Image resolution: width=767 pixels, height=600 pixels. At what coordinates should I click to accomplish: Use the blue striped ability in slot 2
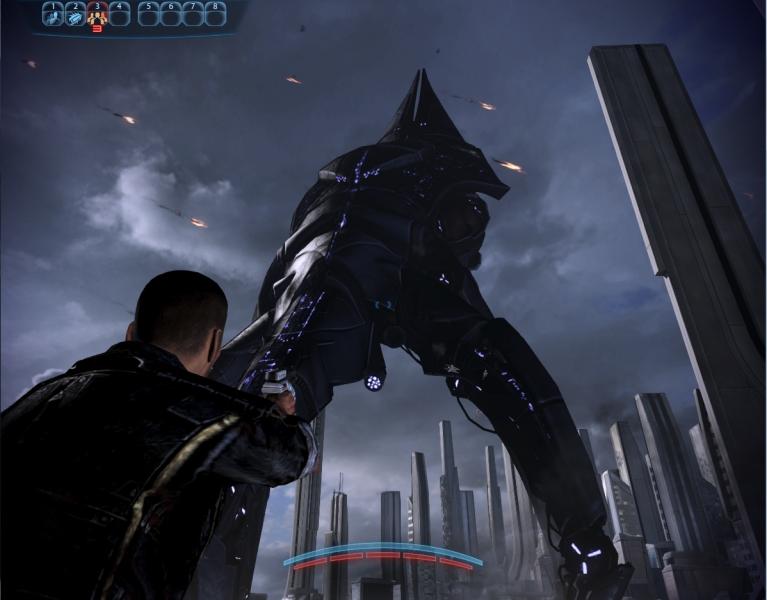pos(75,15)
